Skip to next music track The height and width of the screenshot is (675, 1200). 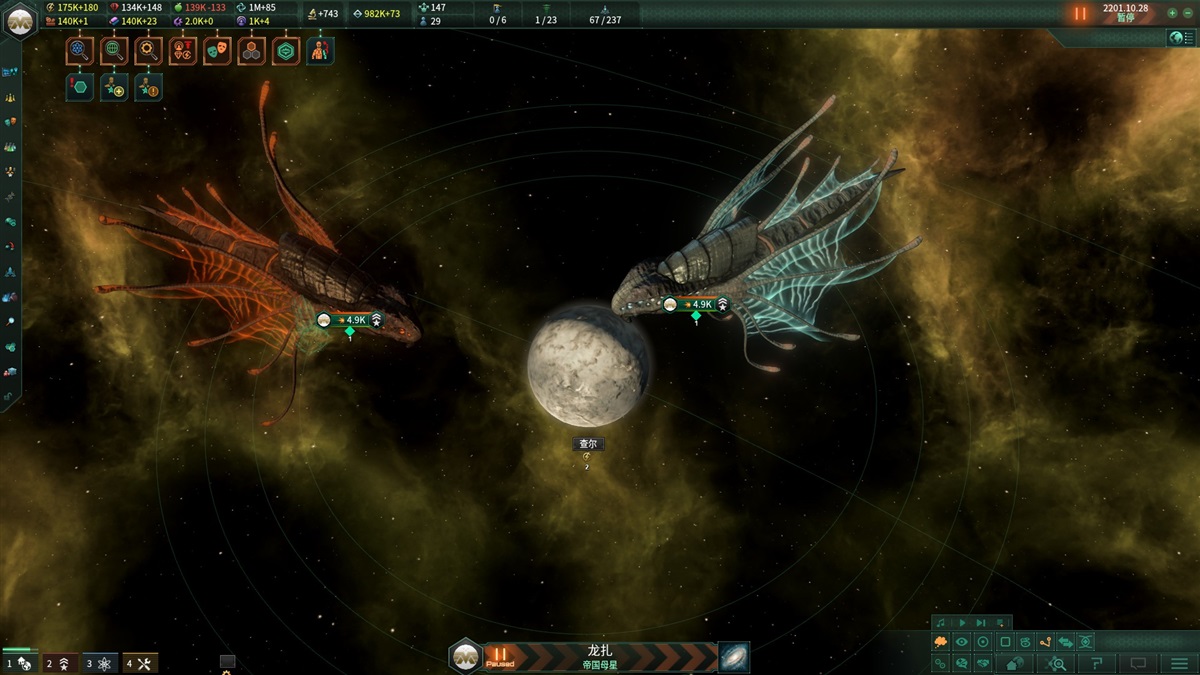[981, 622]
